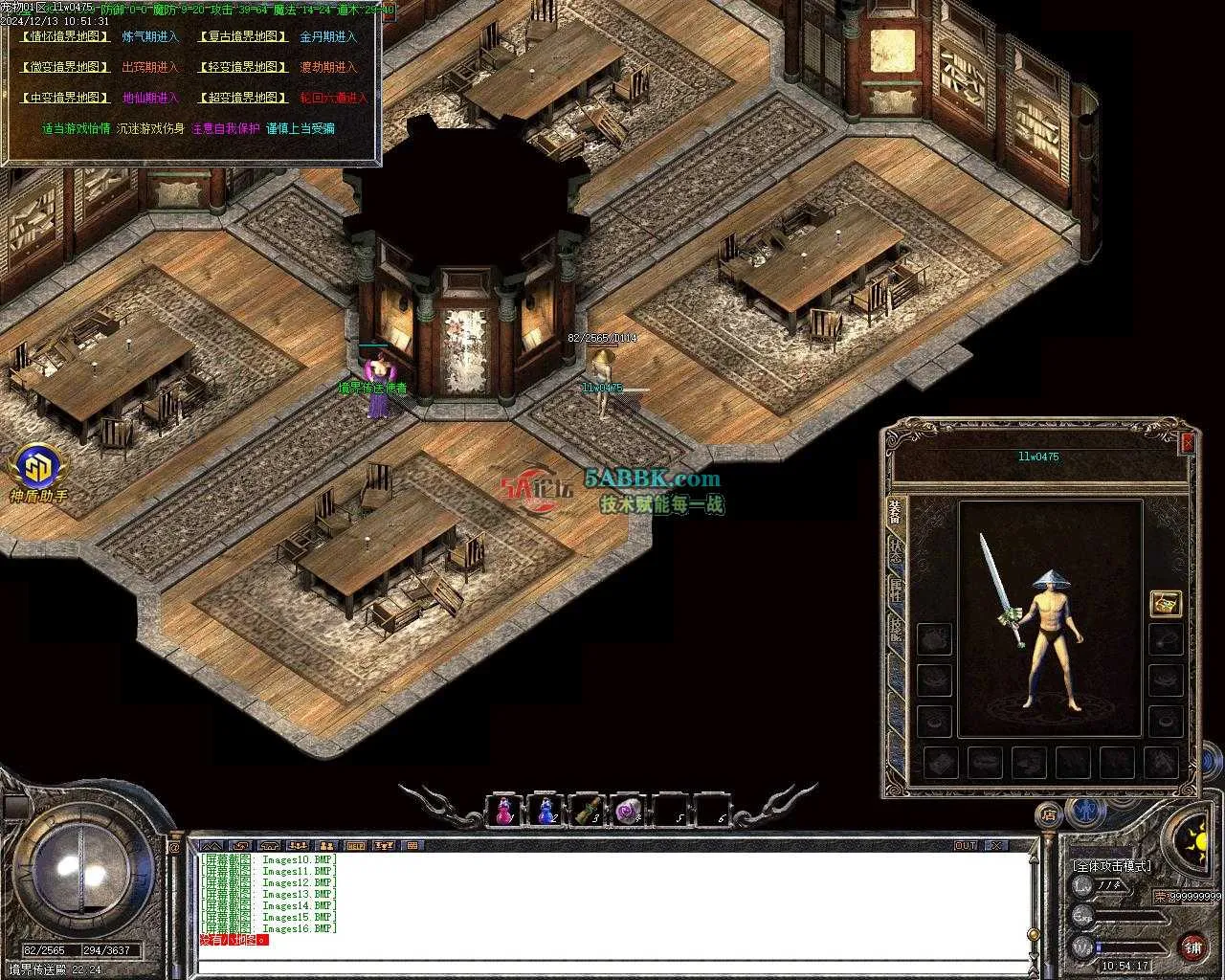Image resolution: width=1225 pixels, height=980 pixels.
Task: Choose the 出窍期进入 option
Action: point(150,67)
